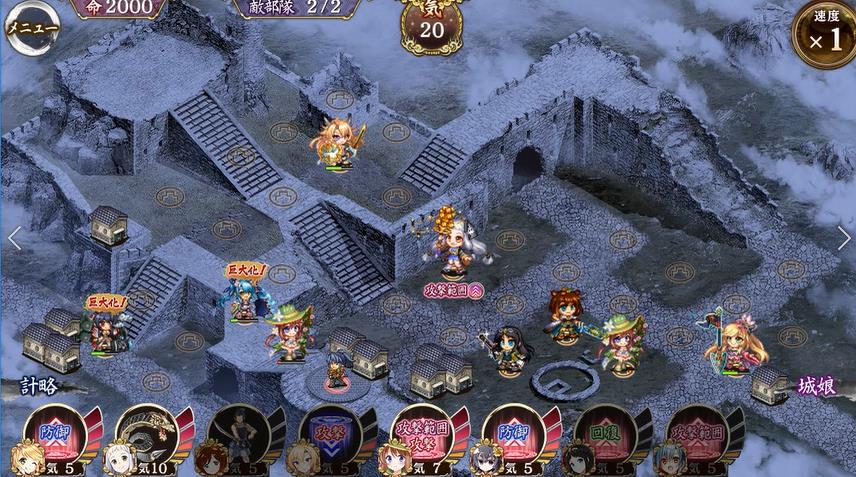Image resolution: width=856 pixels, height=477 pixels.
Task: Switch to the 計略 stratagem tab
Action: (x=40, y=385)
